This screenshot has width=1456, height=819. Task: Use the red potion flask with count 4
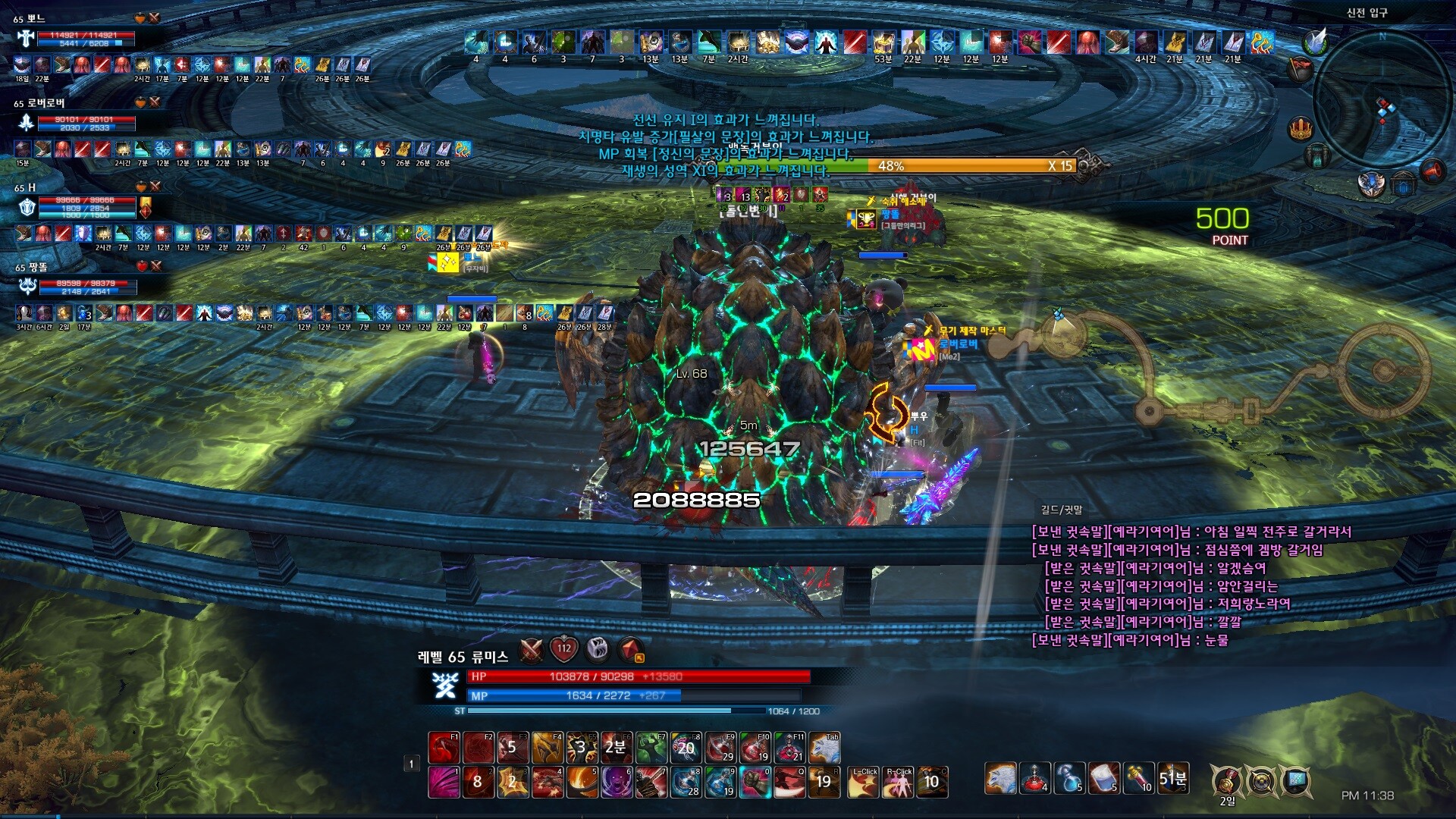[1034, 778]
